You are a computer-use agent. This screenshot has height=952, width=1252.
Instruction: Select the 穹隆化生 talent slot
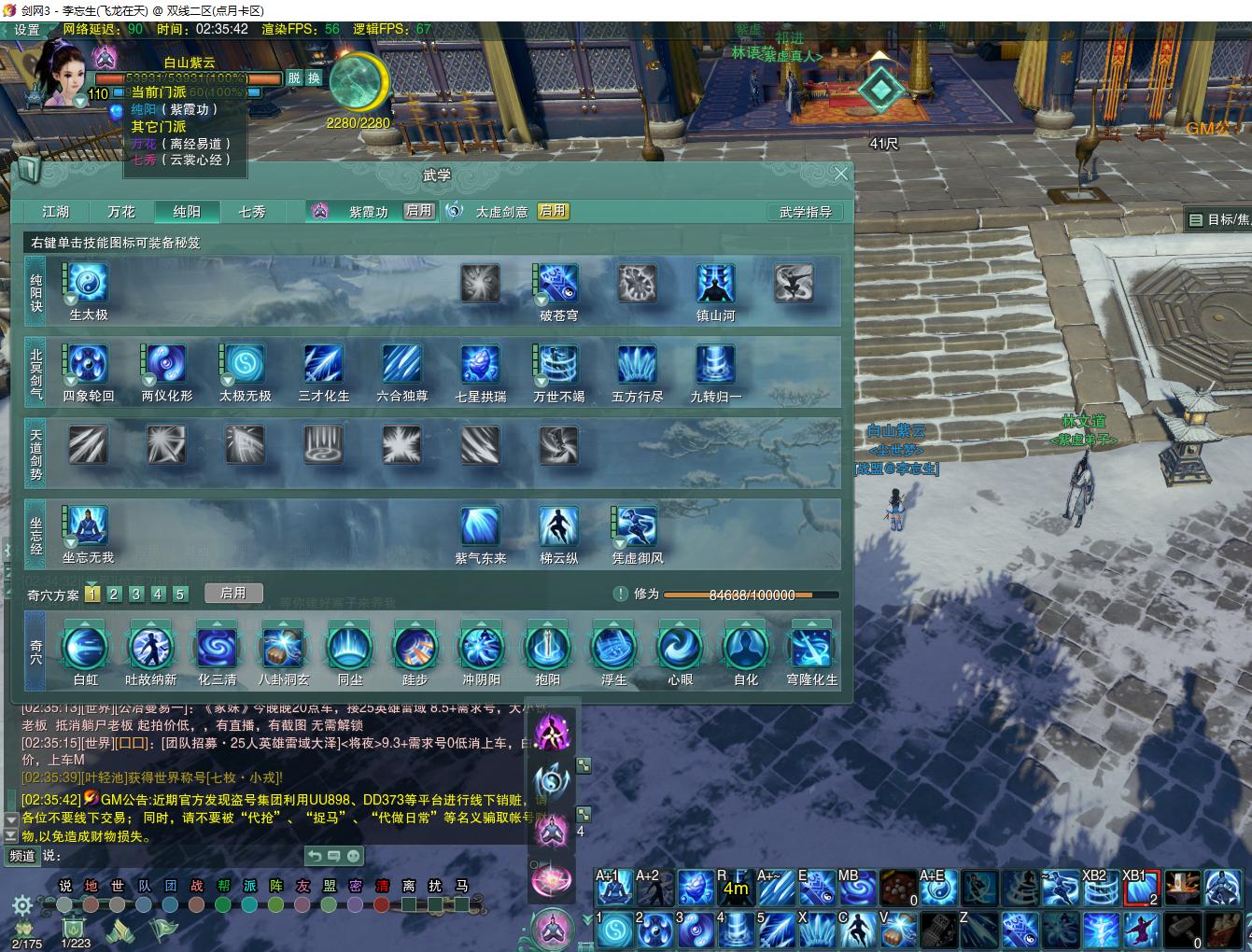point(811,647)
